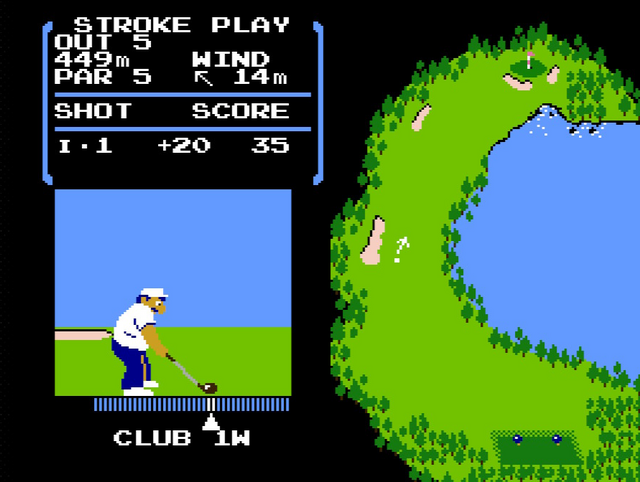
Task: Click the swing power meter bar
Action: click(x=191, y=405)
